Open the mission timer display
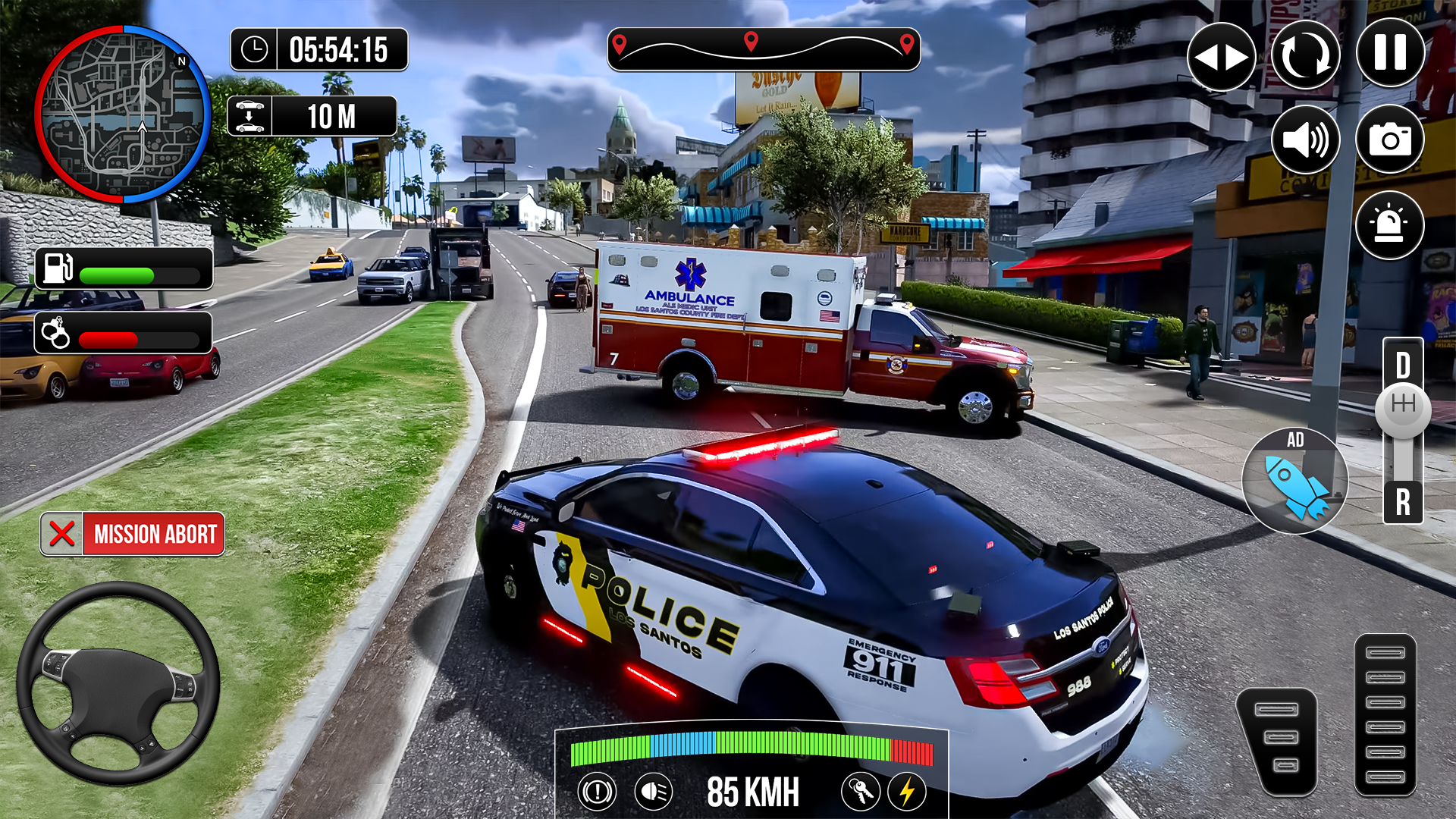The width and height of the screenshot is (1456, 819). 318,50
